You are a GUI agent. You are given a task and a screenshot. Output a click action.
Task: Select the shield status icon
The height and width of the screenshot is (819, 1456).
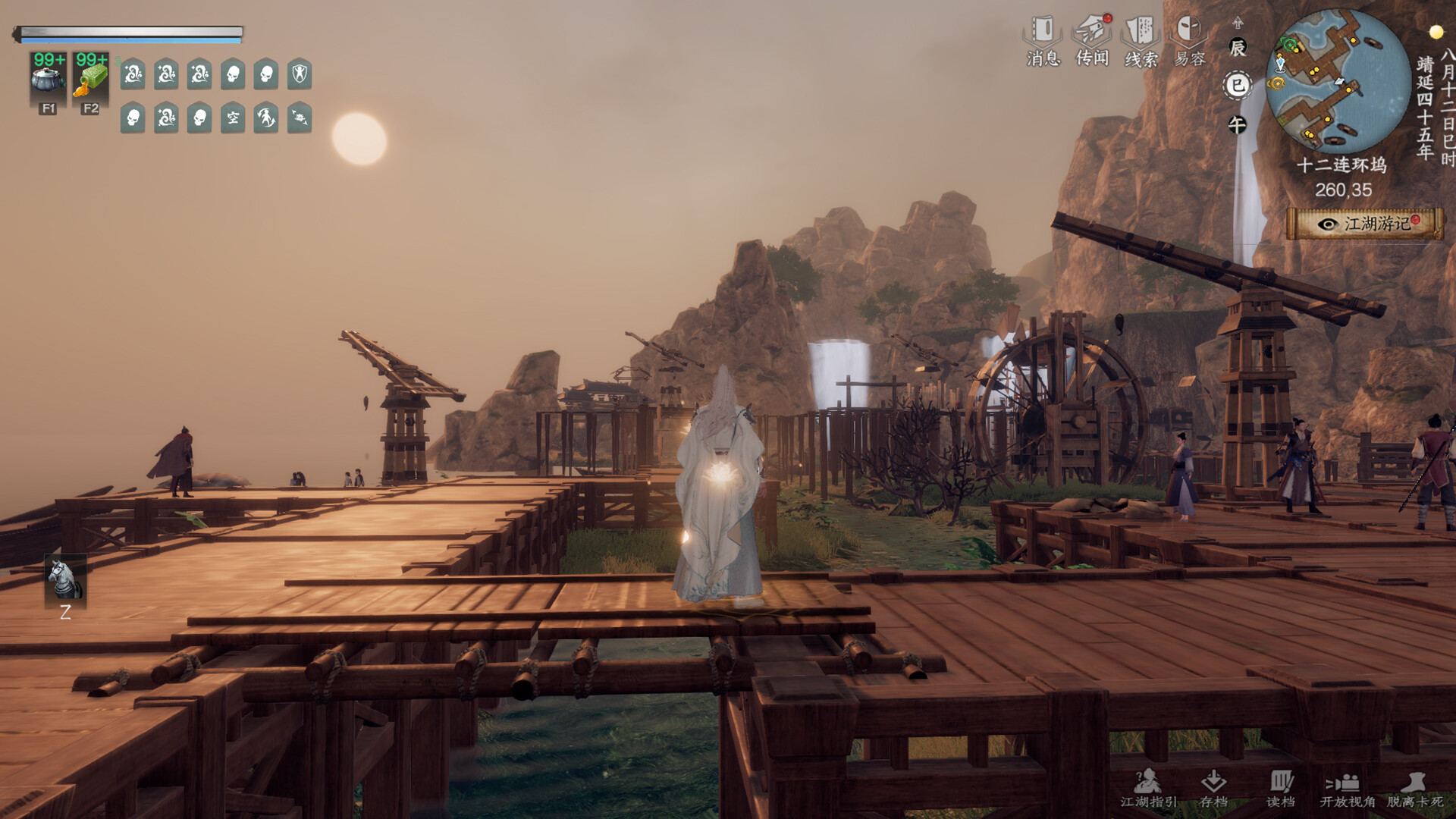coord(300,74)
